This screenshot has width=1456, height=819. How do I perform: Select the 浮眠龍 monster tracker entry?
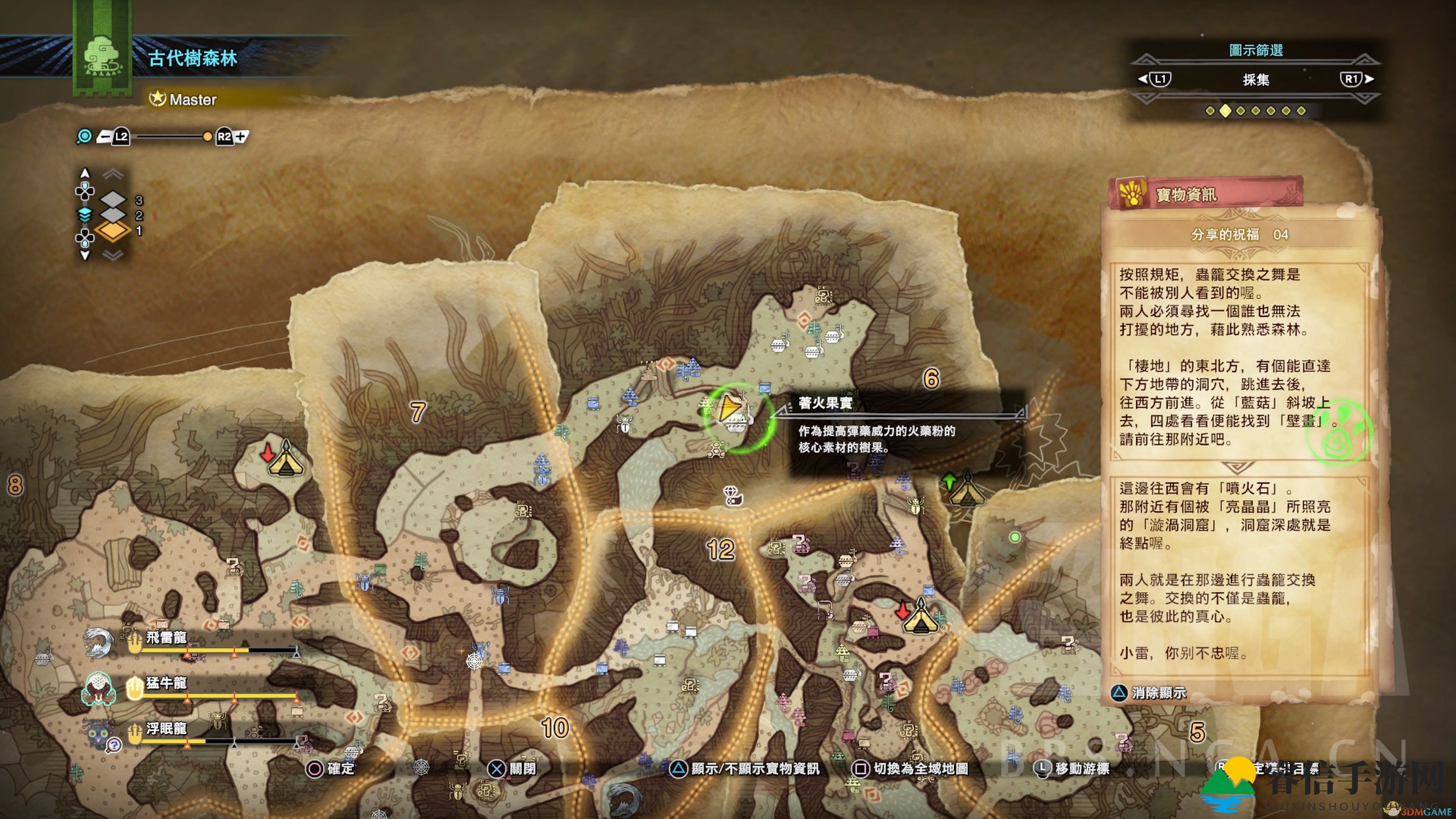[166, 728]
